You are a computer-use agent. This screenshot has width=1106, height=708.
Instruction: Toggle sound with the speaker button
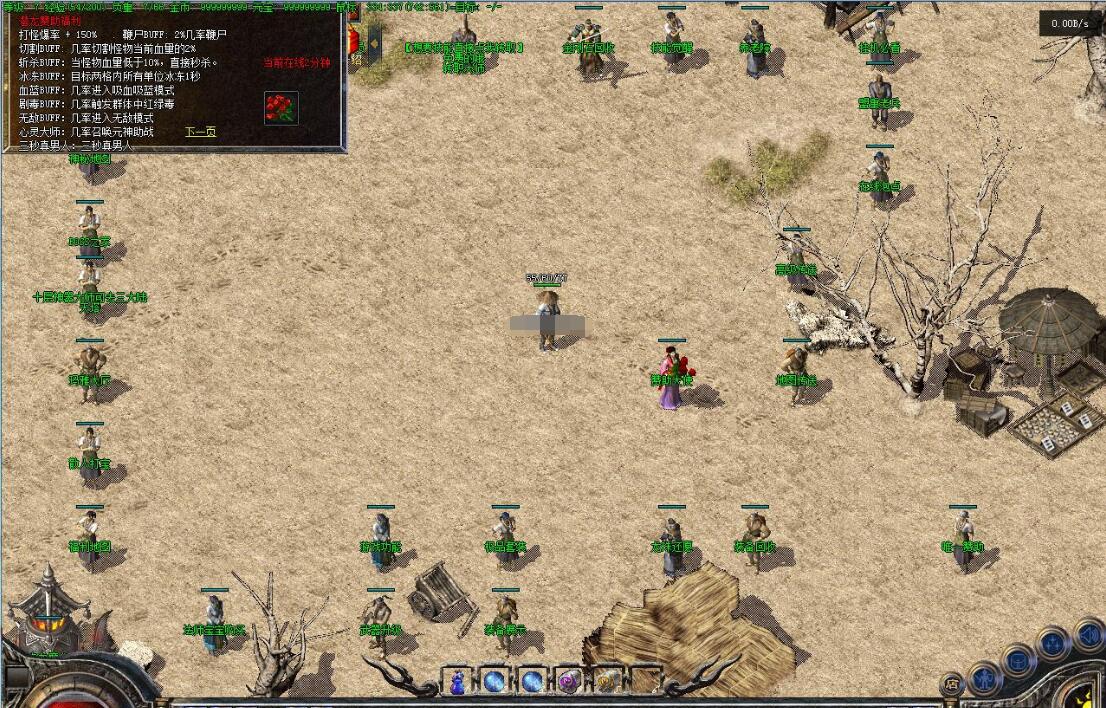[1088, 634]
